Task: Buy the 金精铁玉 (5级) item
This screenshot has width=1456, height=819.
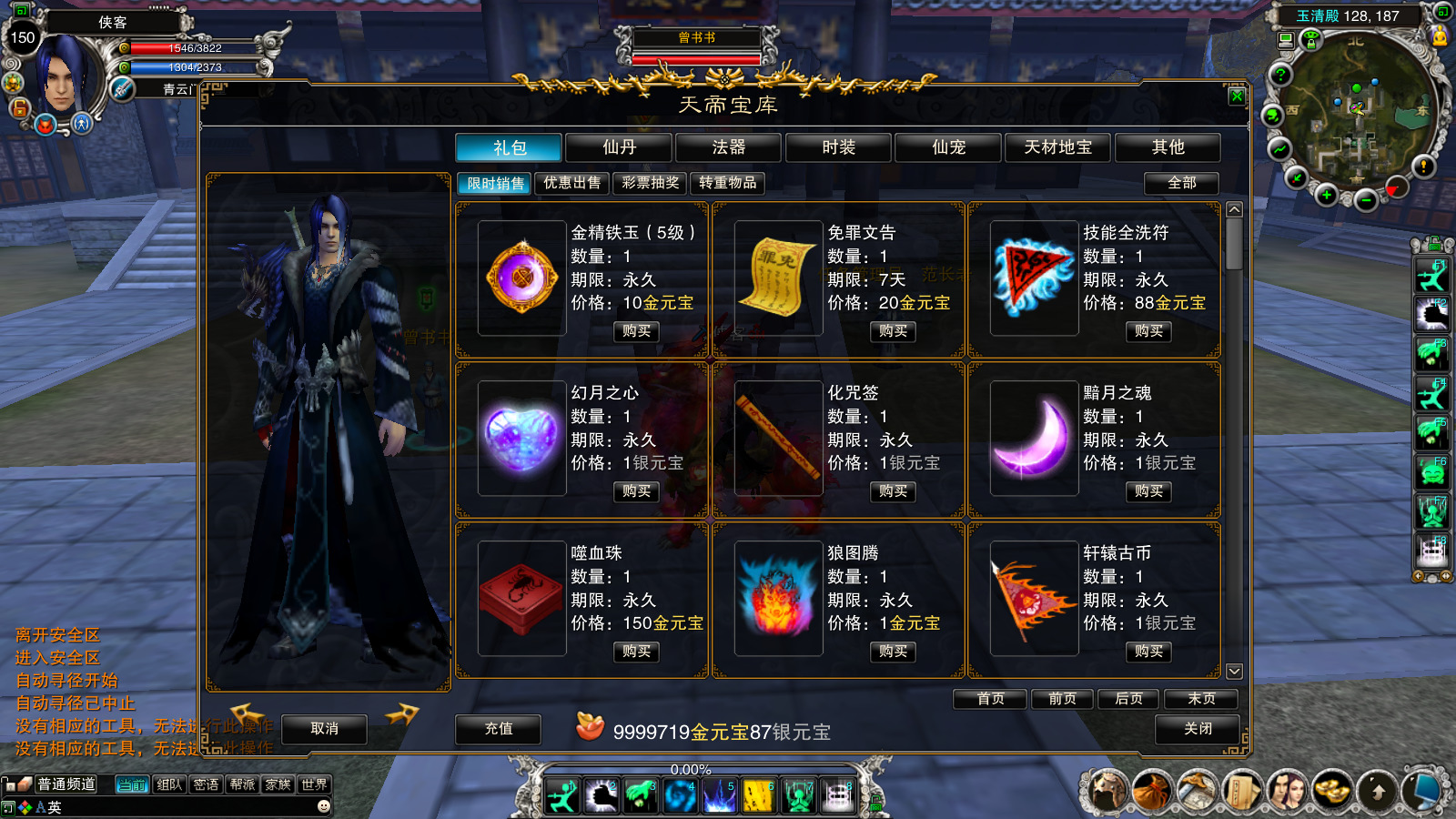Action: tap(636, 331)
